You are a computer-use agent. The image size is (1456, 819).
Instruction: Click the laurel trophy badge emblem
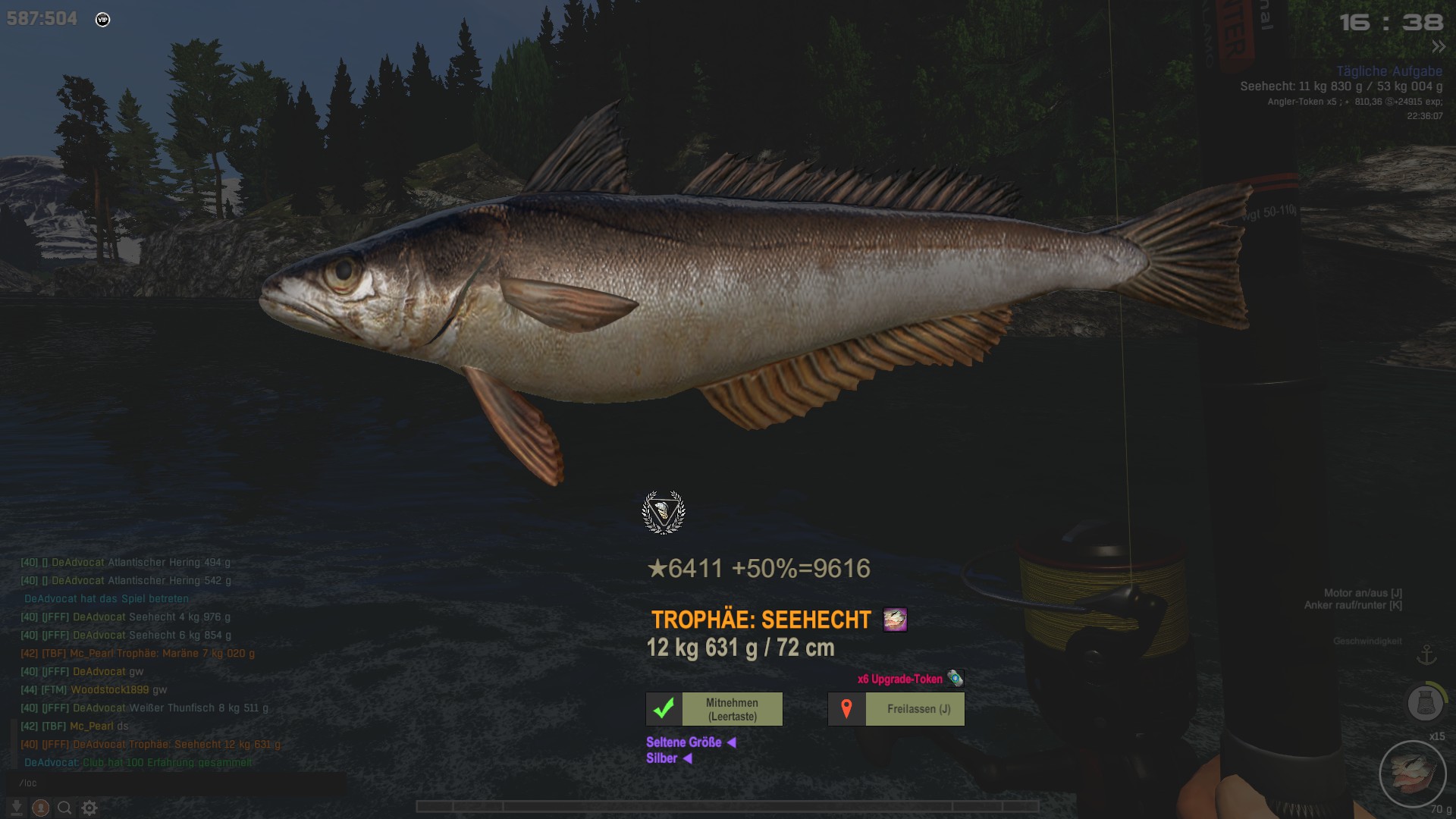[664, 513]
